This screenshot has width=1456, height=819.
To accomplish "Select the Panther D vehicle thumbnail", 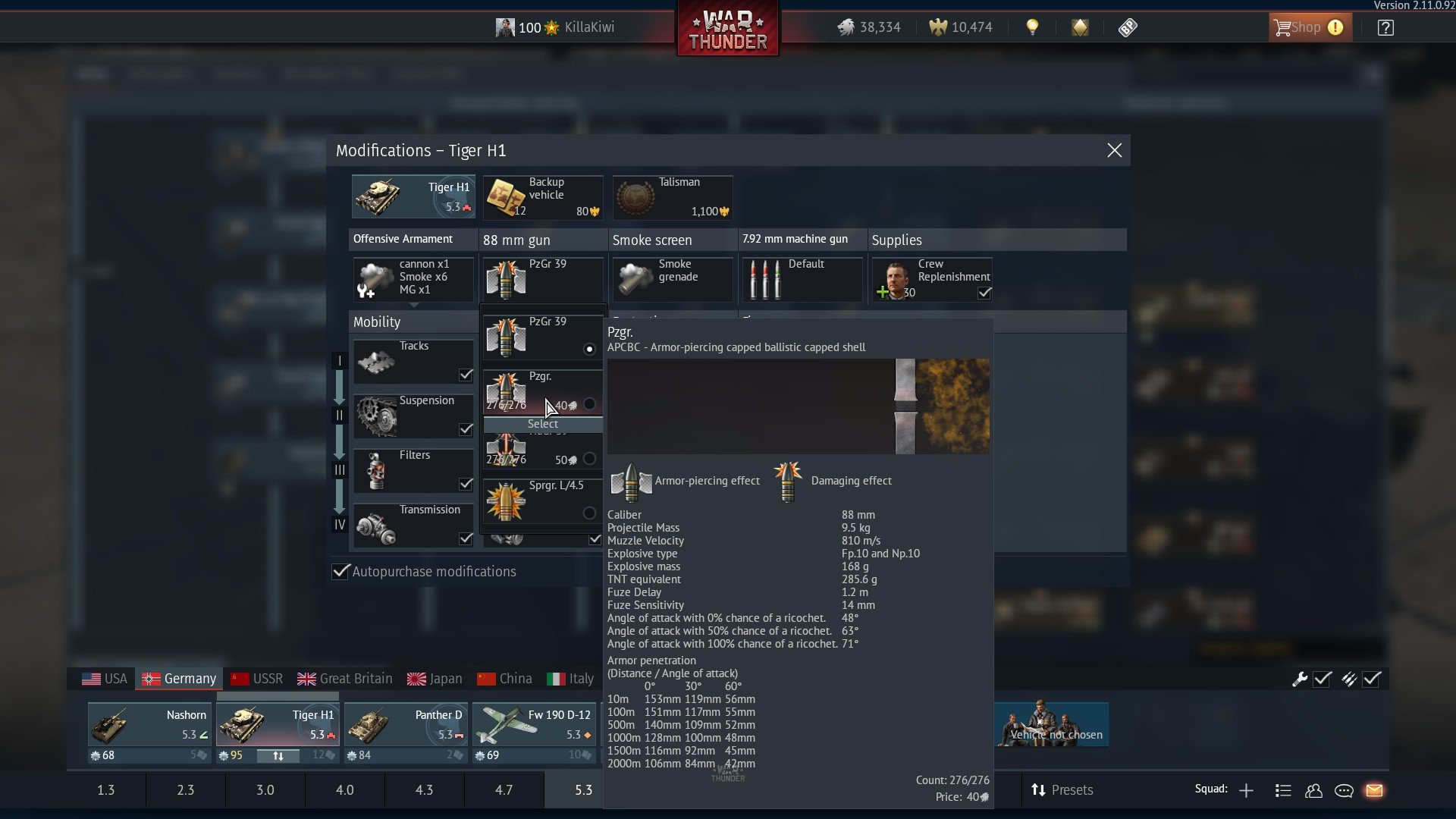I will pos(406,726).
